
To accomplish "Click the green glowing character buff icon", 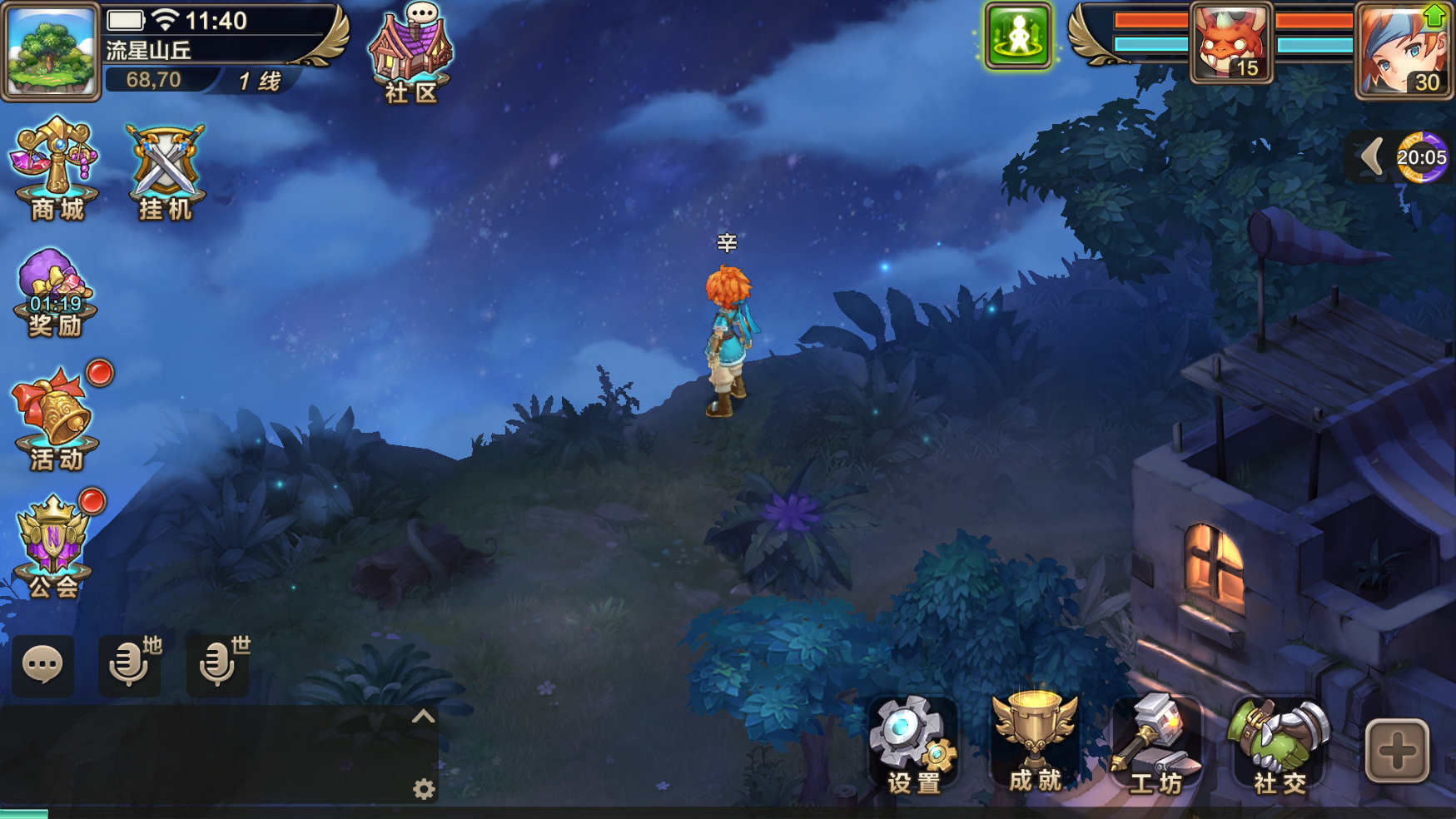I will (1017, 36).
